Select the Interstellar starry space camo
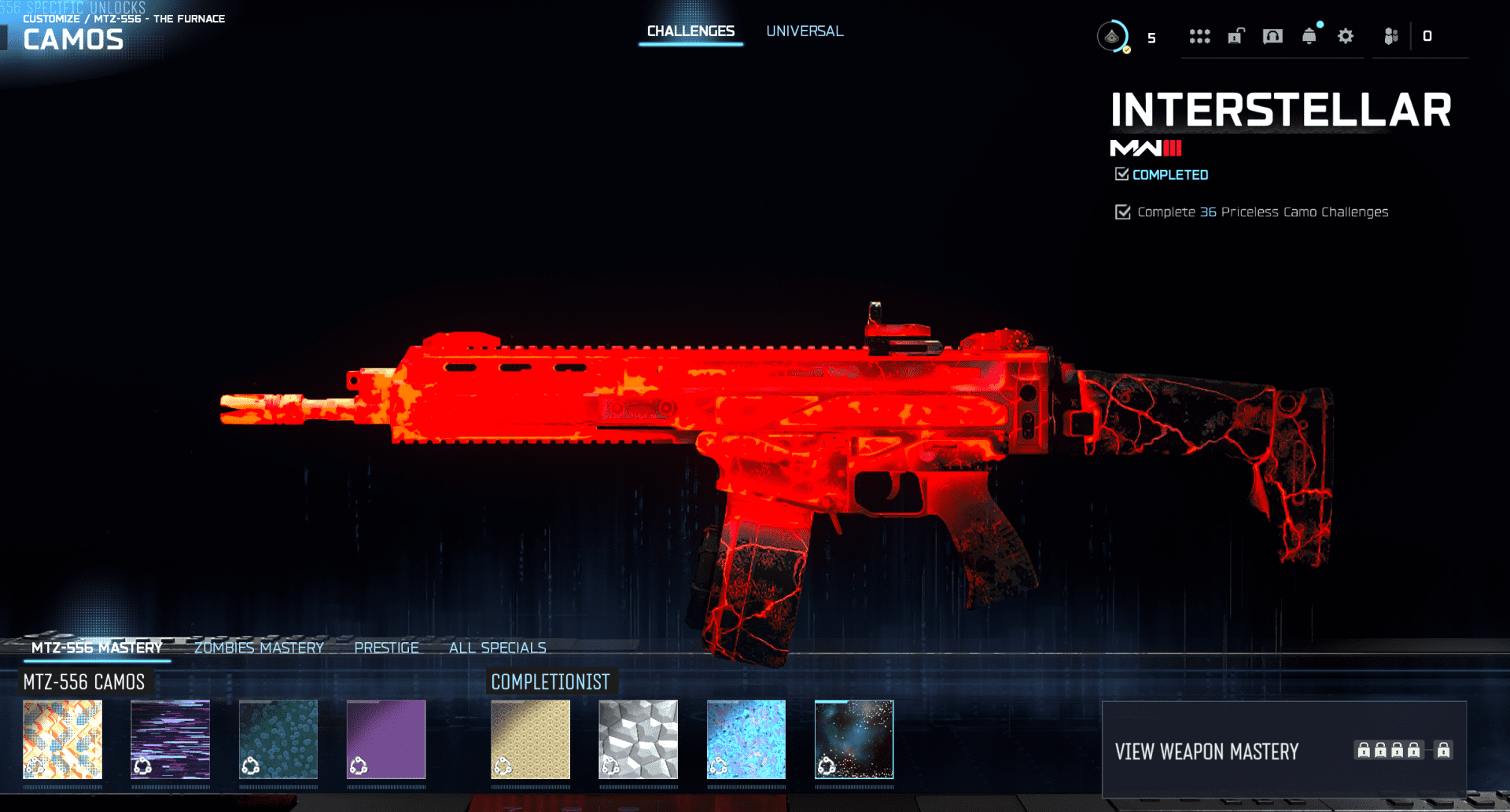The width and height of the screenshot is (1510, 812). click(x=854, y=740)
